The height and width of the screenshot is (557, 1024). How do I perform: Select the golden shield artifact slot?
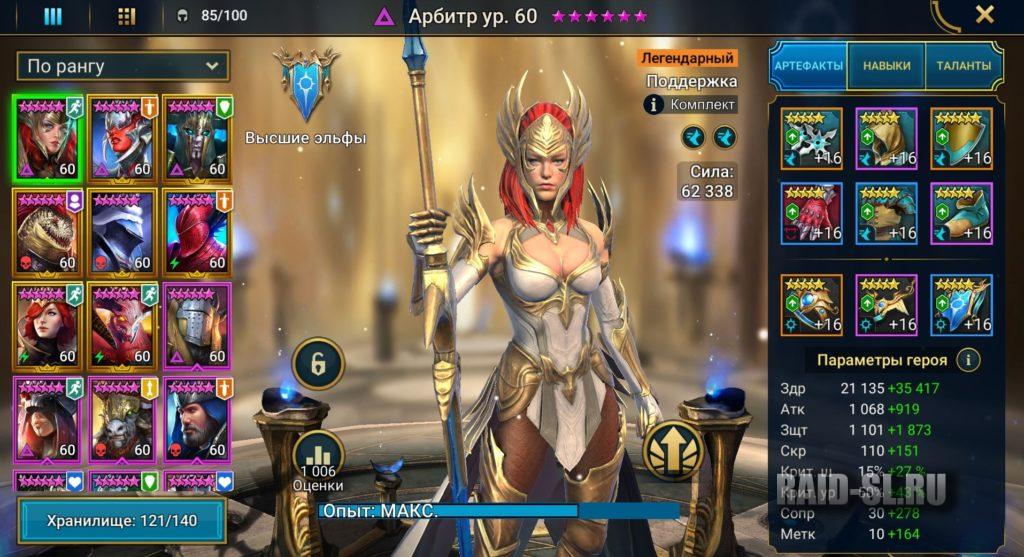click(961, 137)
